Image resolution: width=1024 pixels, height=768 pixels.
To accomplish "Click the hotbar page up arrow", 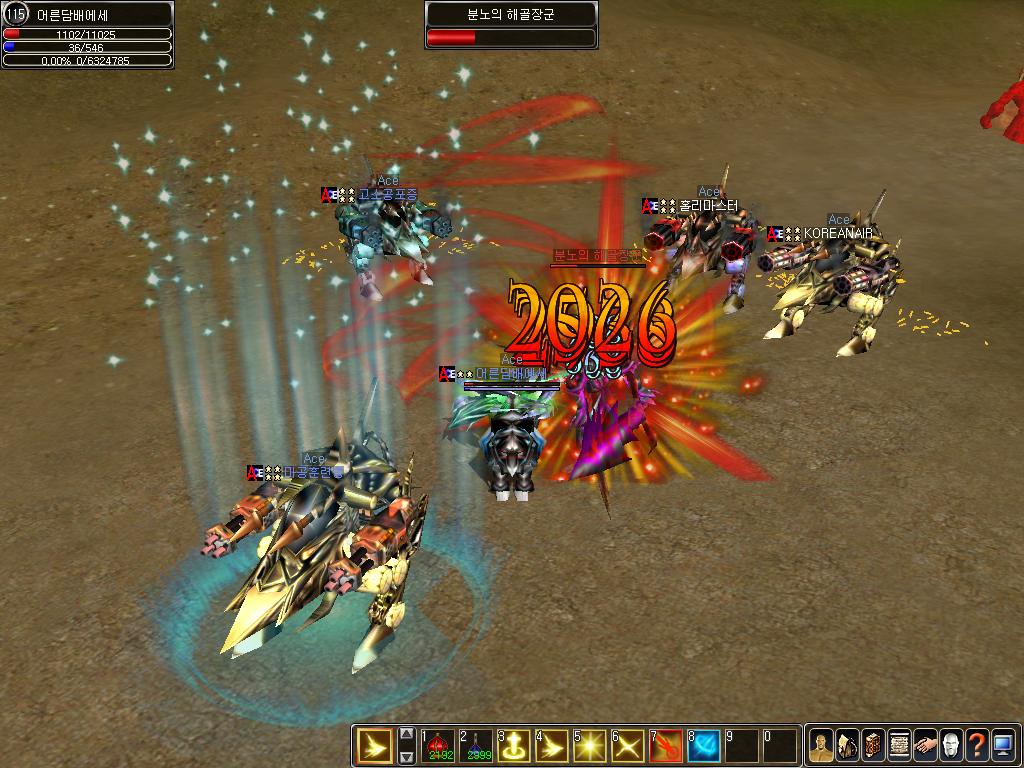I will (407, 734).
